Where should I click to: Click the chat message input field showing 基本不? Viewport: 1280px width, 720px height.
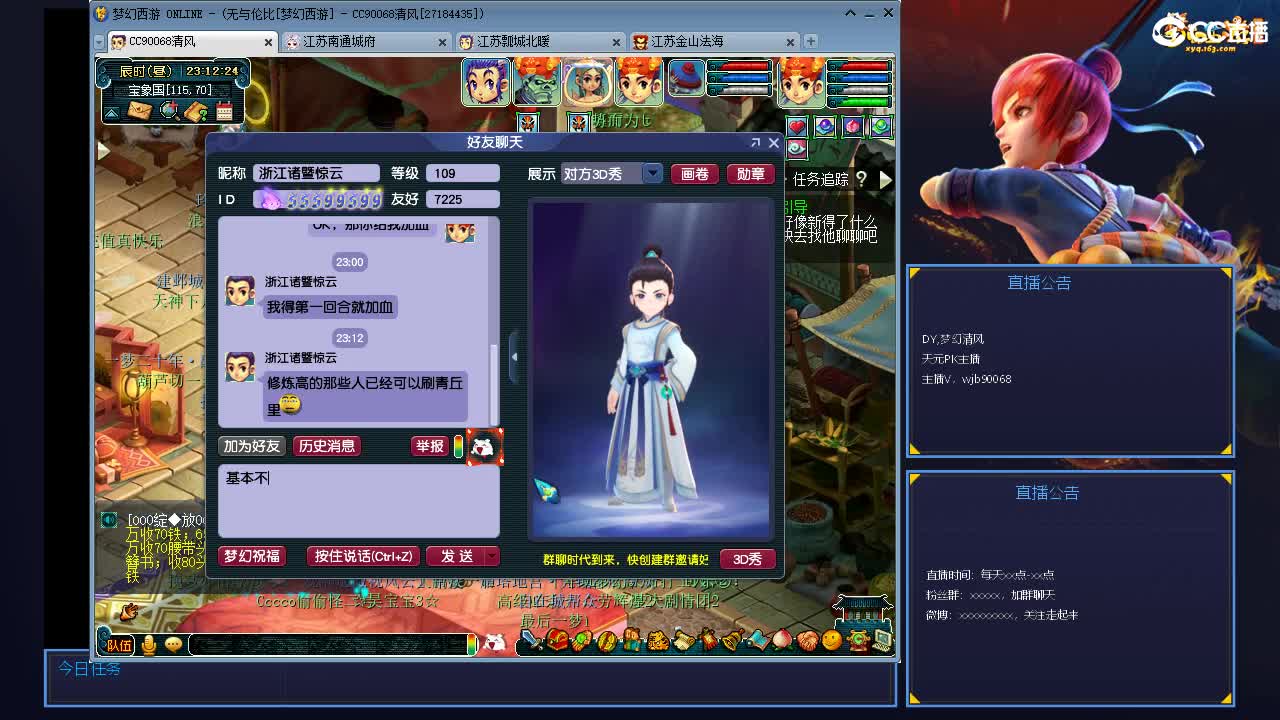360,500
